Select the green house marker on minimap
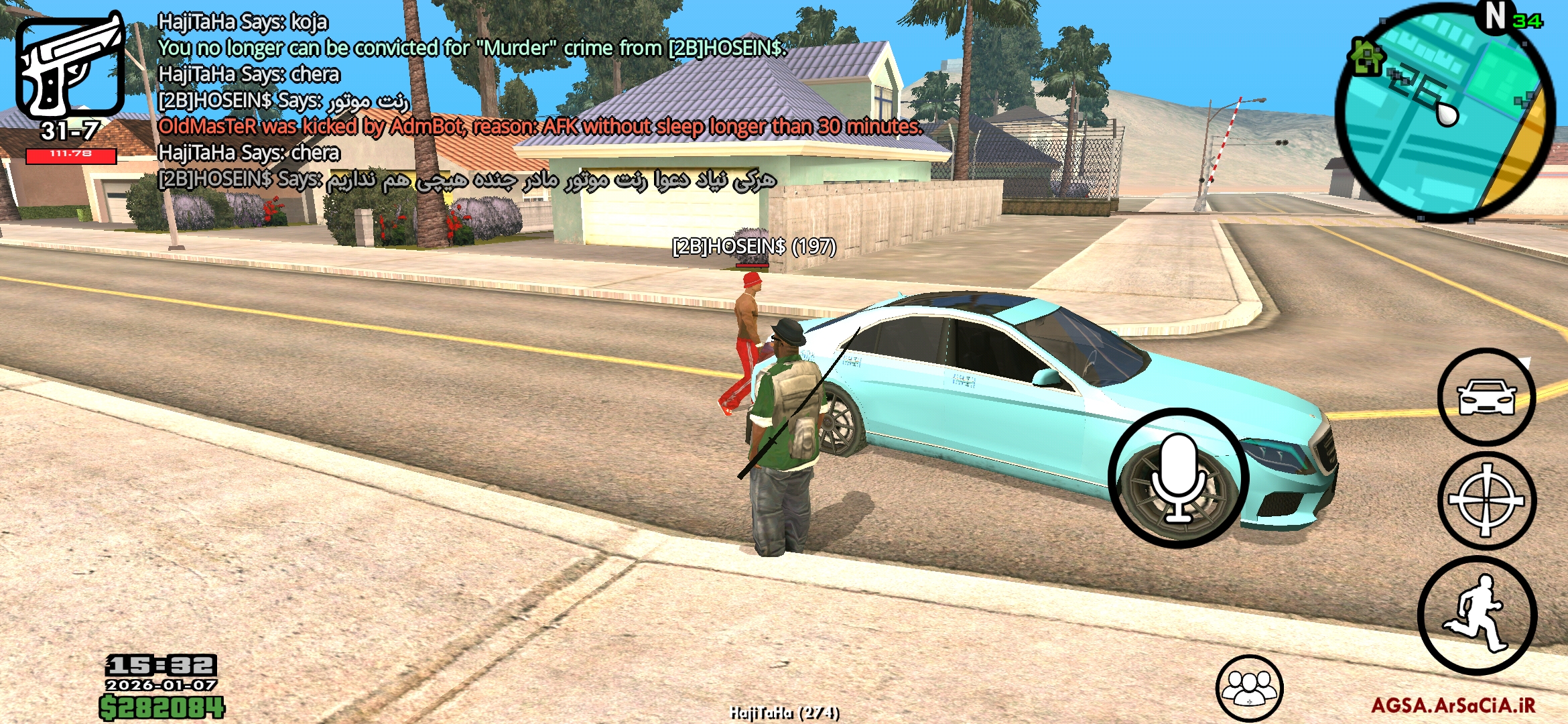This screenshot has height=724, width=1568. coord(1366,56)
